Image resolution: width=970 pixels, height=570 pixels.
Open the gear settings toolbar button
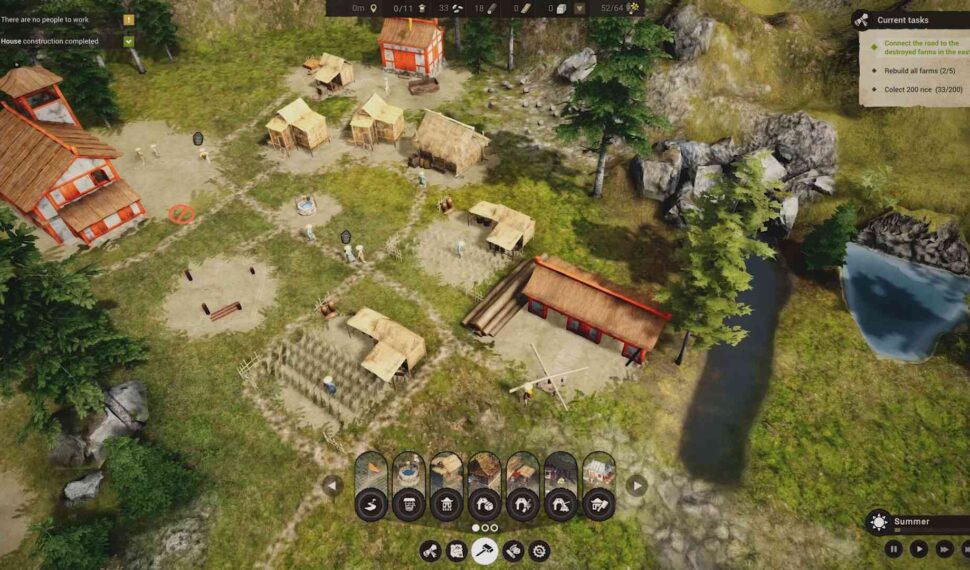coord(540,550)
